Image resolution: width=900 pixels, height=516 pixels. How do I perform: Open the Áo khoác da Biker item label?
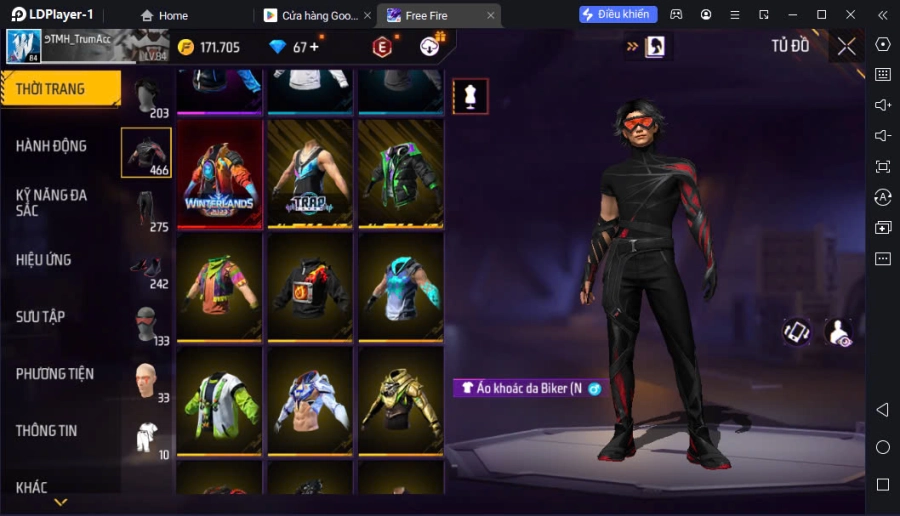click(520, 388)
